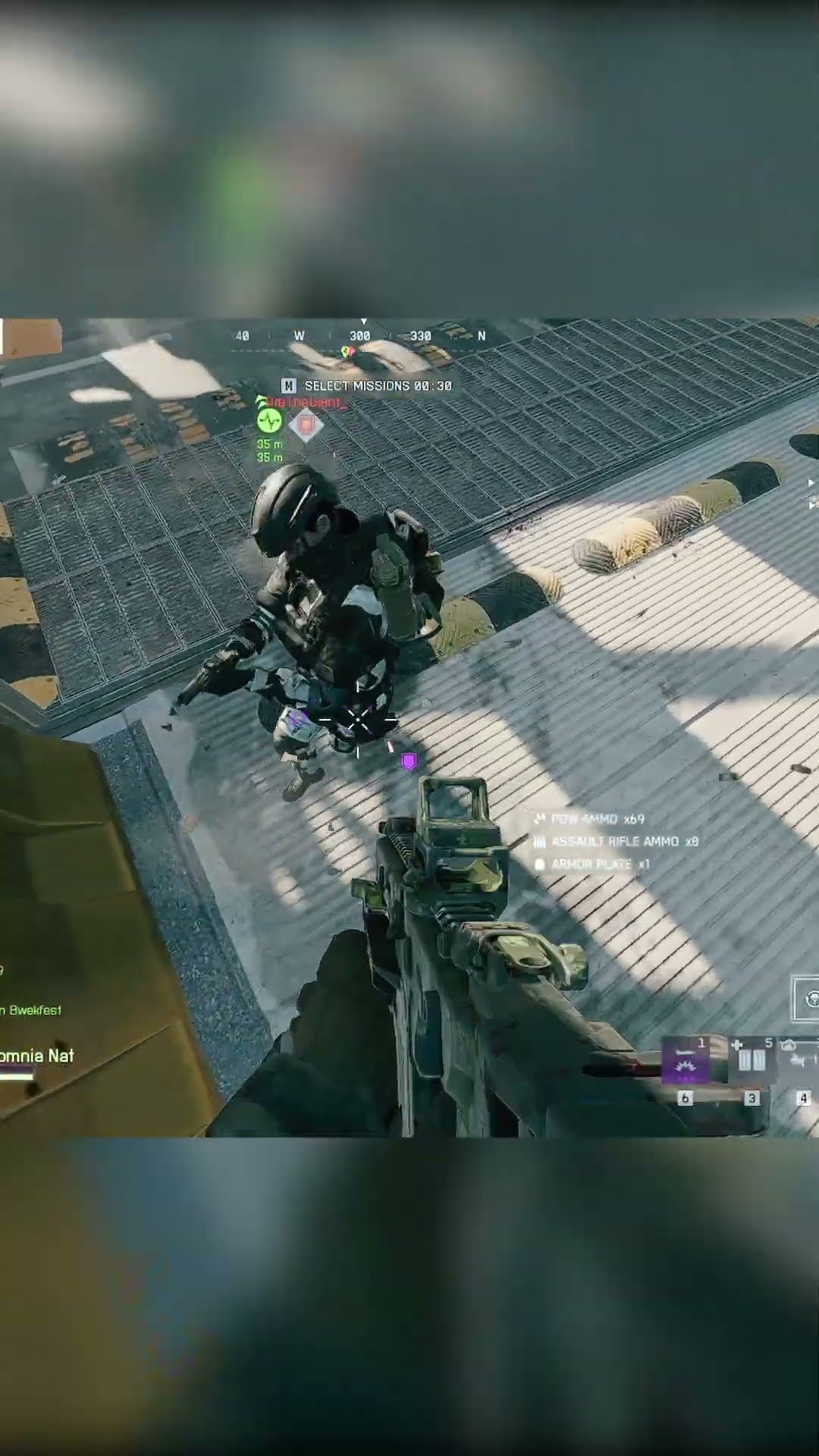The width and height of the screenshot is (819, 1456).
Task: Use the armor plates slot
Action: [x=749, y=1059]
